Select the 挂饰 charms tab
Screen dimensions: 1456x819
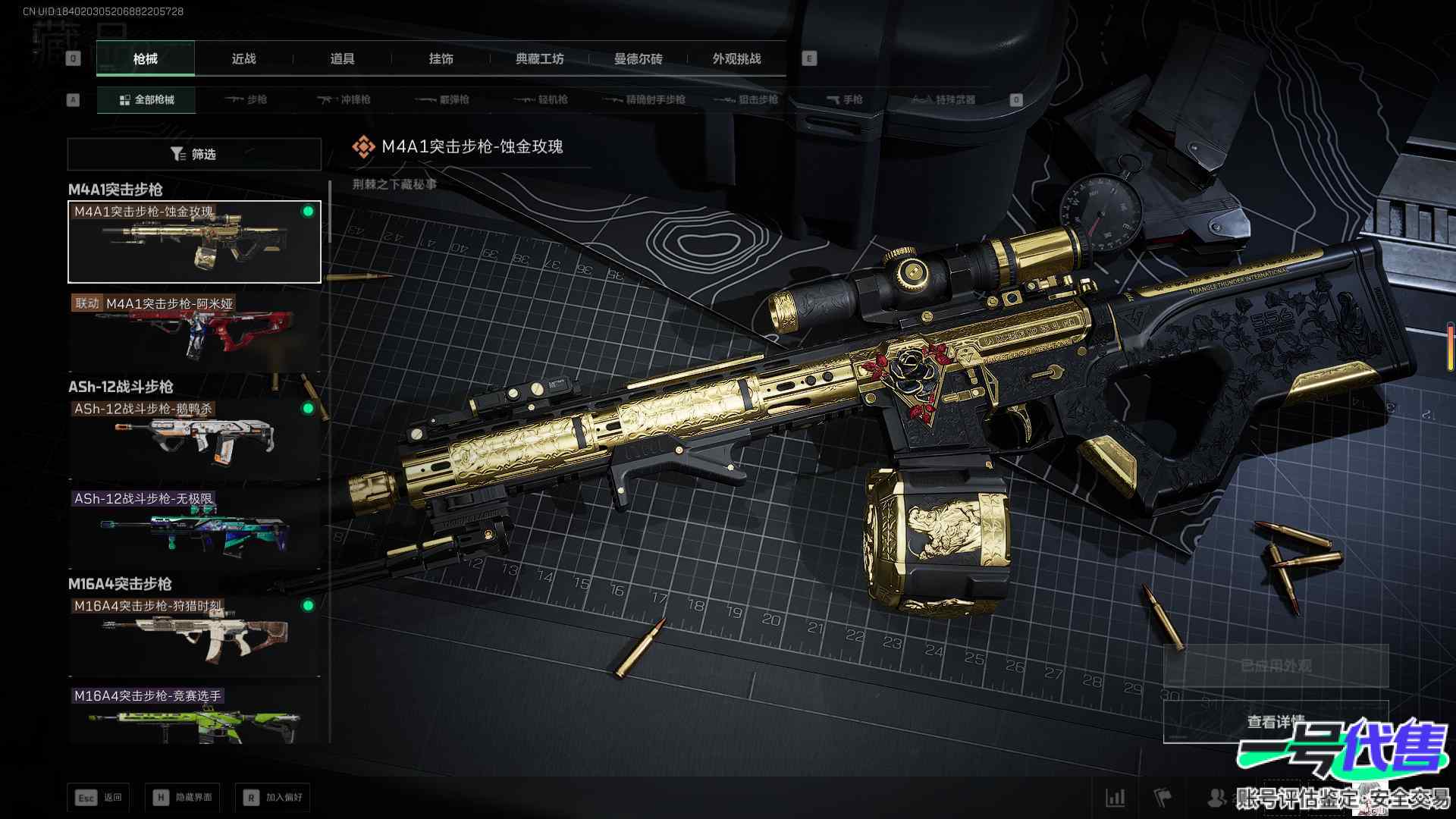(441, 58)
